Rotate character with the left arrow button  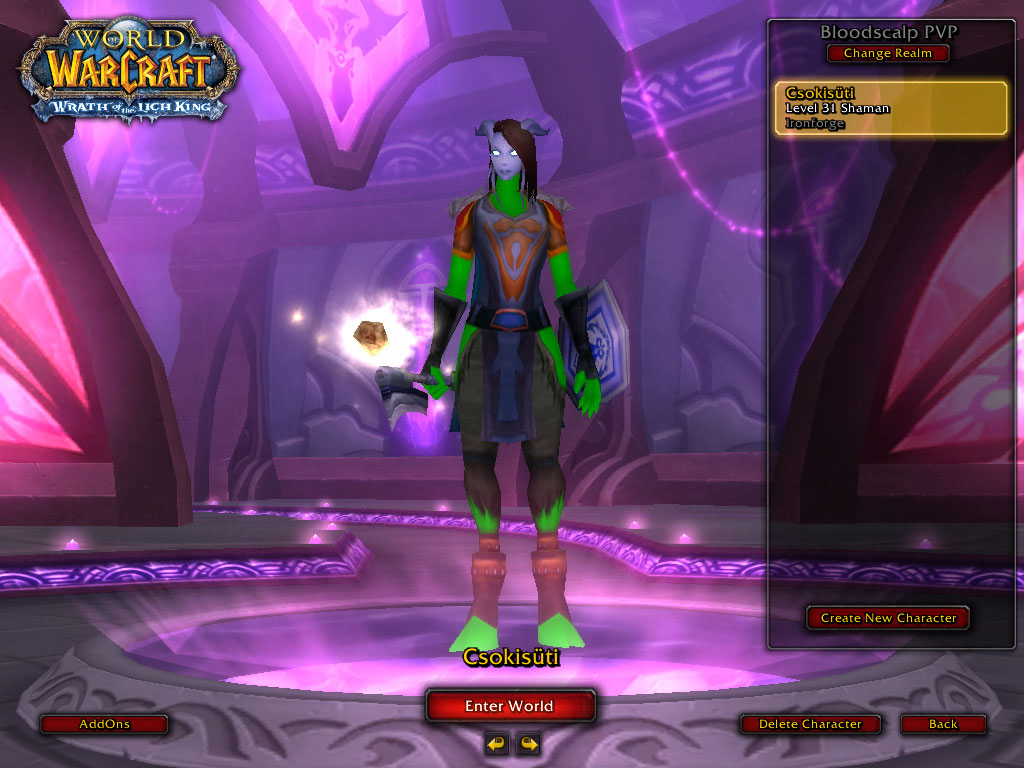pos(496,743)
